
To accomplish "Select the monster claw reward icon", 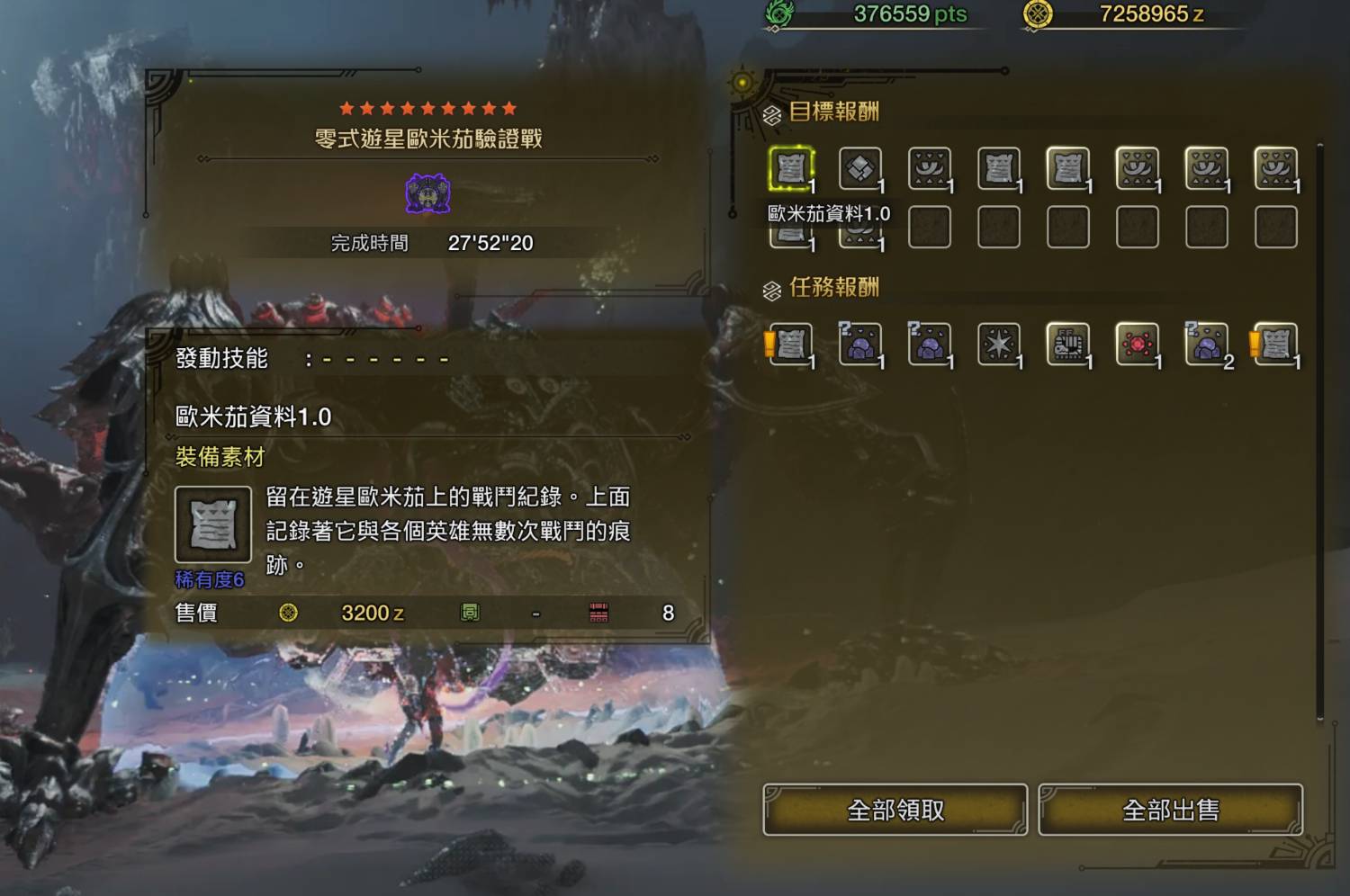I will pos(930,166).
